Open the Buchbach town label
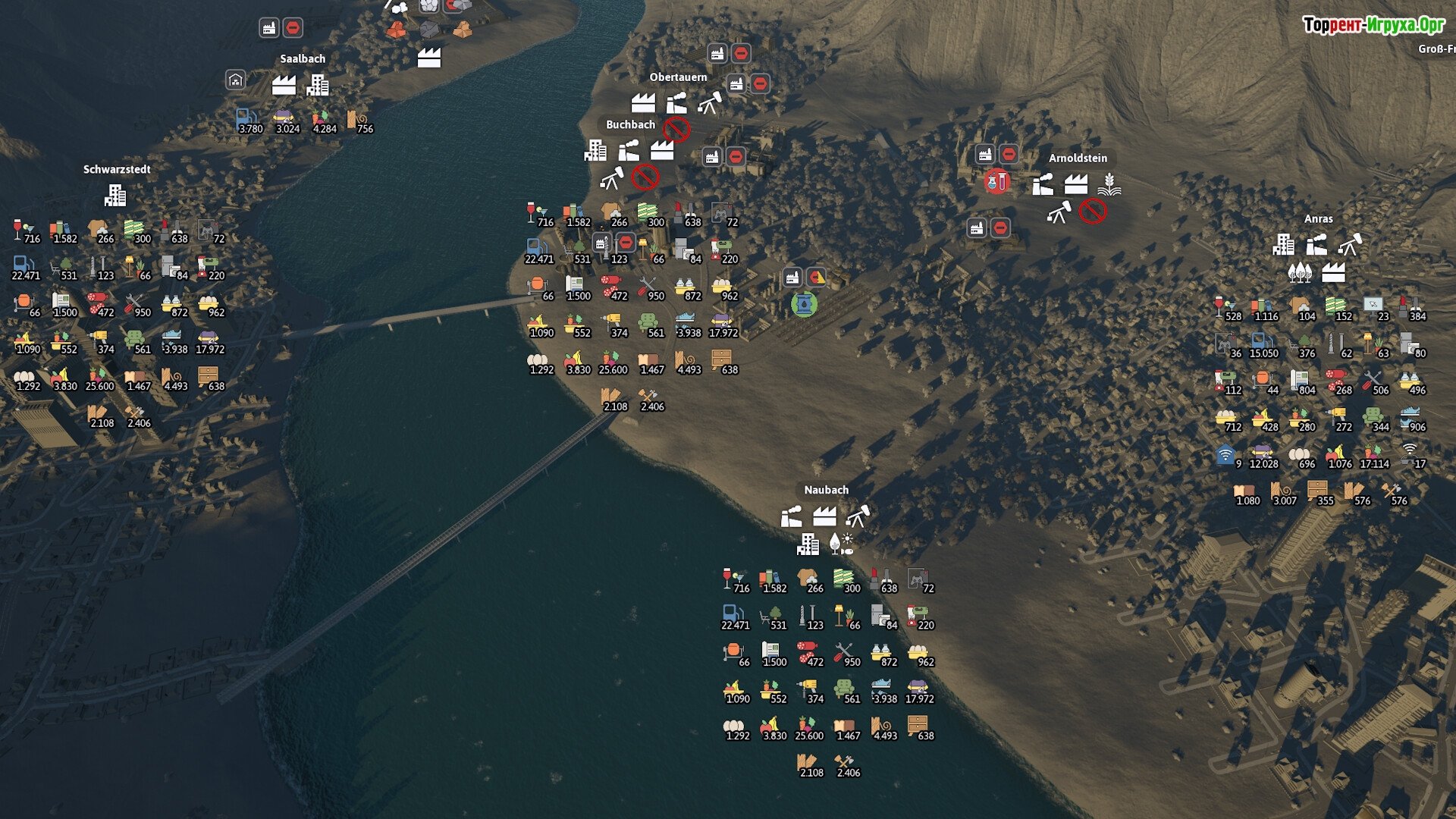The width and height of the screenshot is (1456, 819). click(x=630, y=125)
